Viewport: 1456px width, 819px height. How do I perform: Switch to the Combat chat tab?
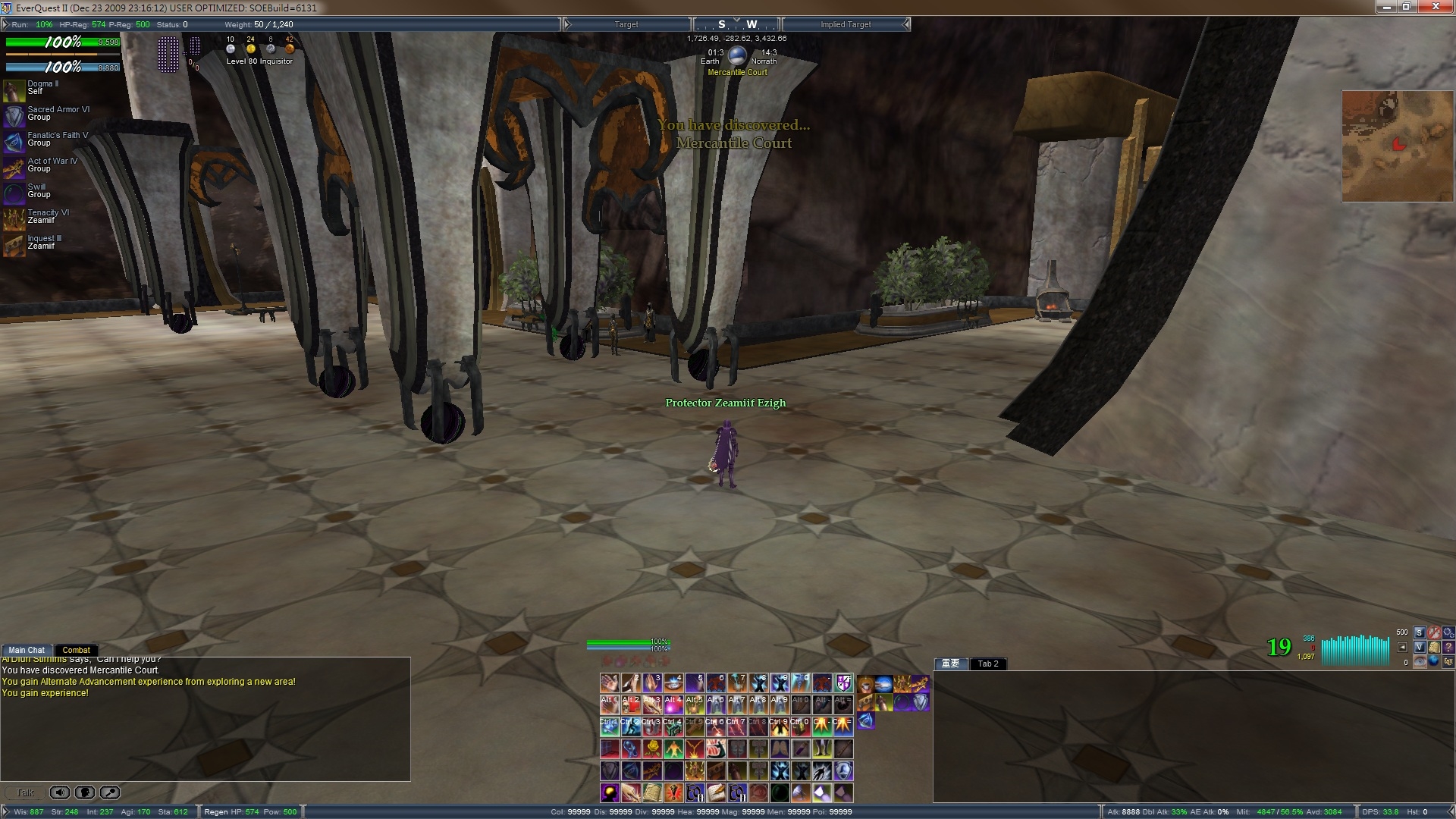76,650
